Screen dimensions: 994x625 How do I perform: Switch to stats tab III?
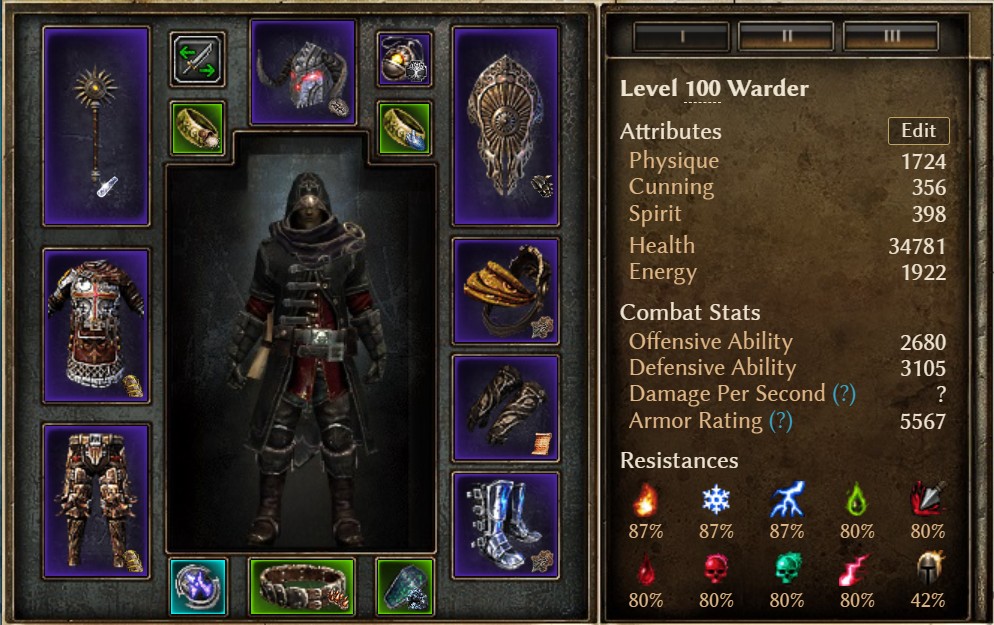(892, 37)
